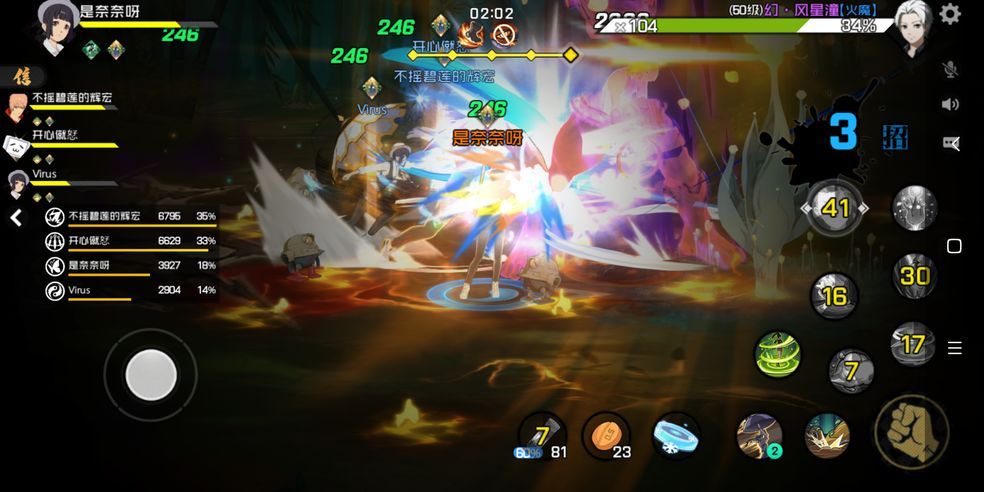Toggle the speaker sound icon
The width and height of the screenshot is (984, 492).
(x=951, y=105)
